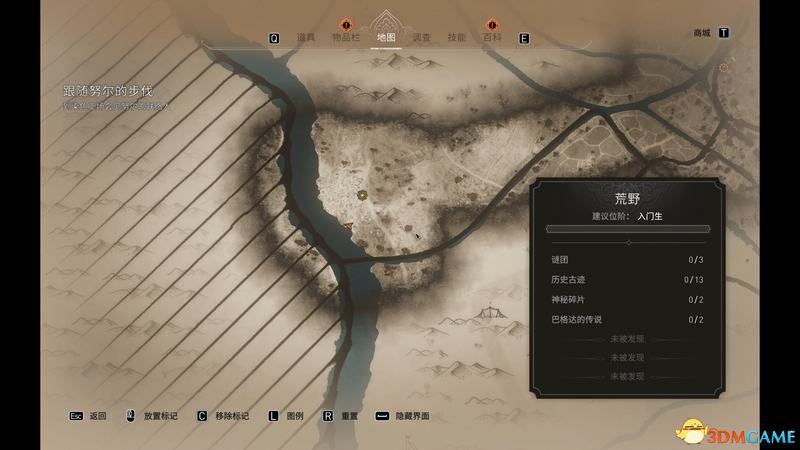Select the golden objective marker on map

pos(362,194)
